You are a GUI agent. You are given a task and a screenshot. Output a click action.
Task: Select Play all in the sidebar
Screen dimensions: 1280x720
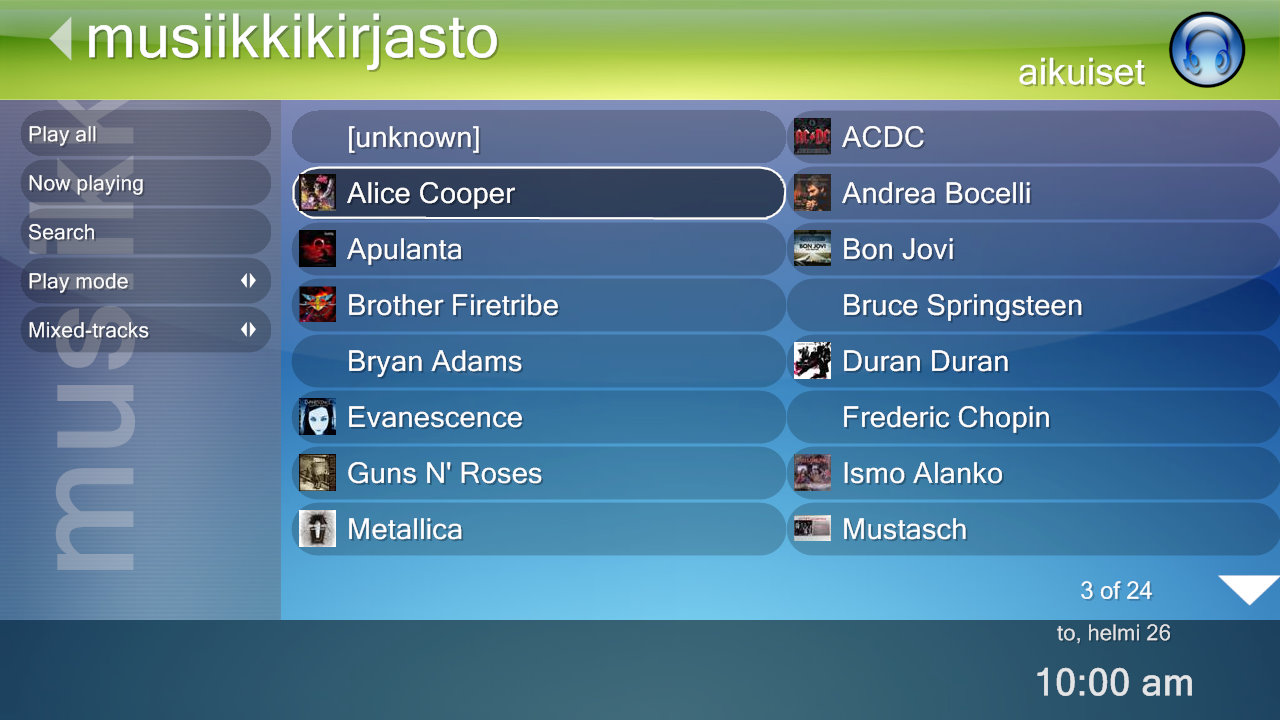click(145, 134)
